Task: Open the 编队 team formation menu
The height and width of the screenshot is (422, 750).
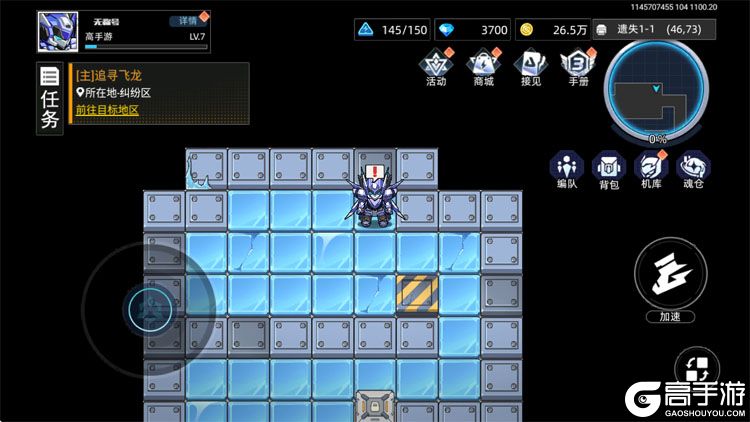Action: (x=568, y=169)
